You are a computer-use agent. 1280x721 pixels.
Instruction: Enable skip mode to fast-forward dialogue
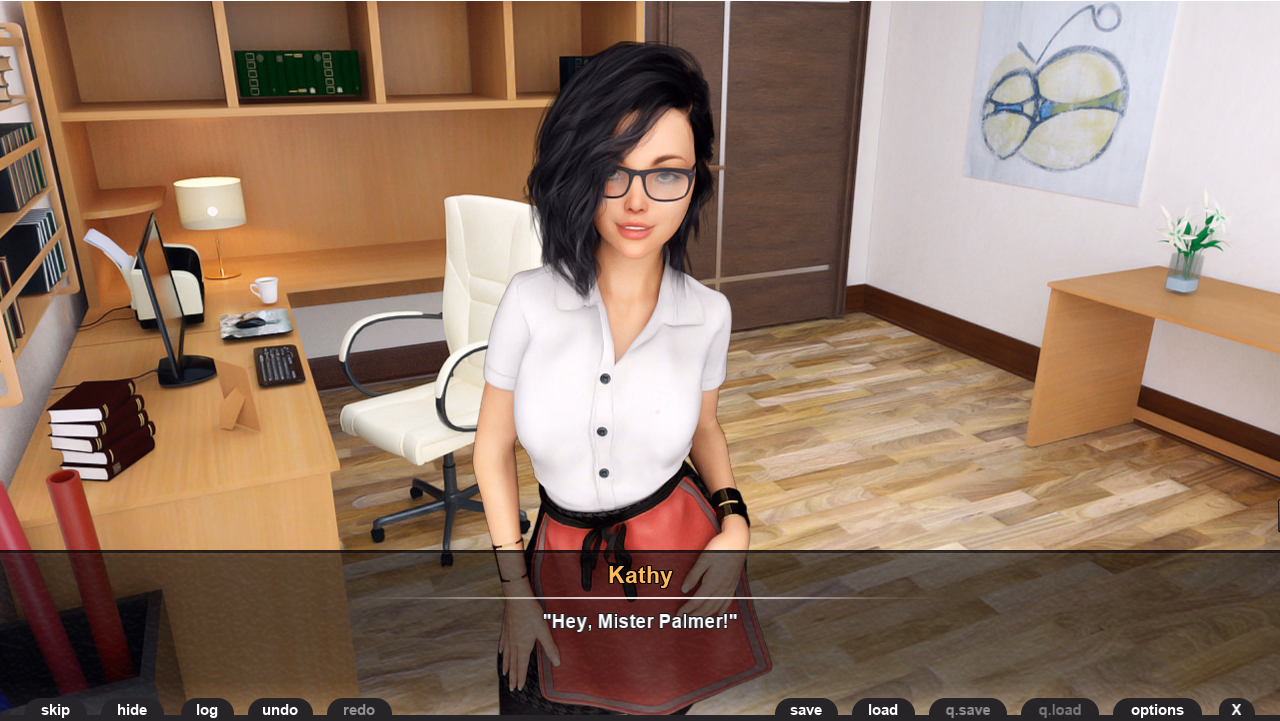[55, 710]
